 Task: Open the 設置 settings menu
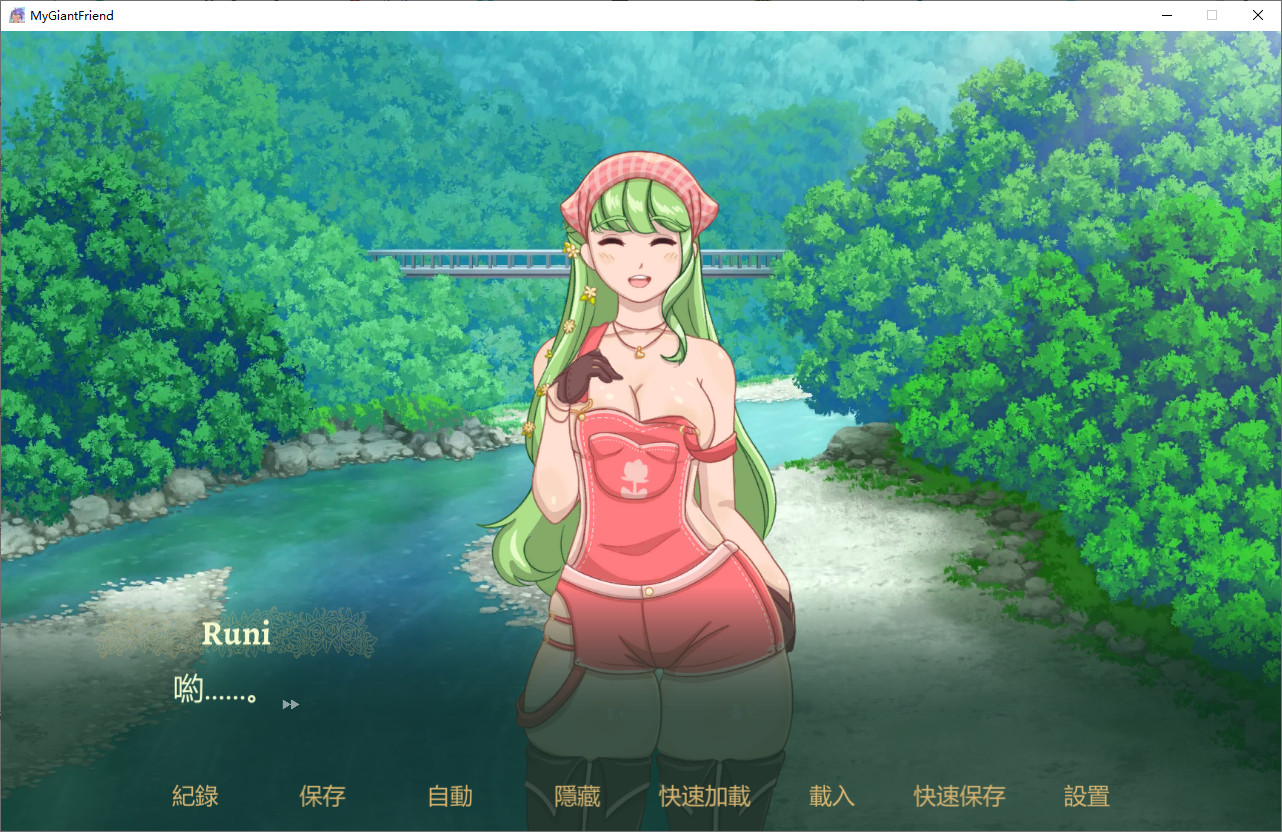pos(1087,796)
